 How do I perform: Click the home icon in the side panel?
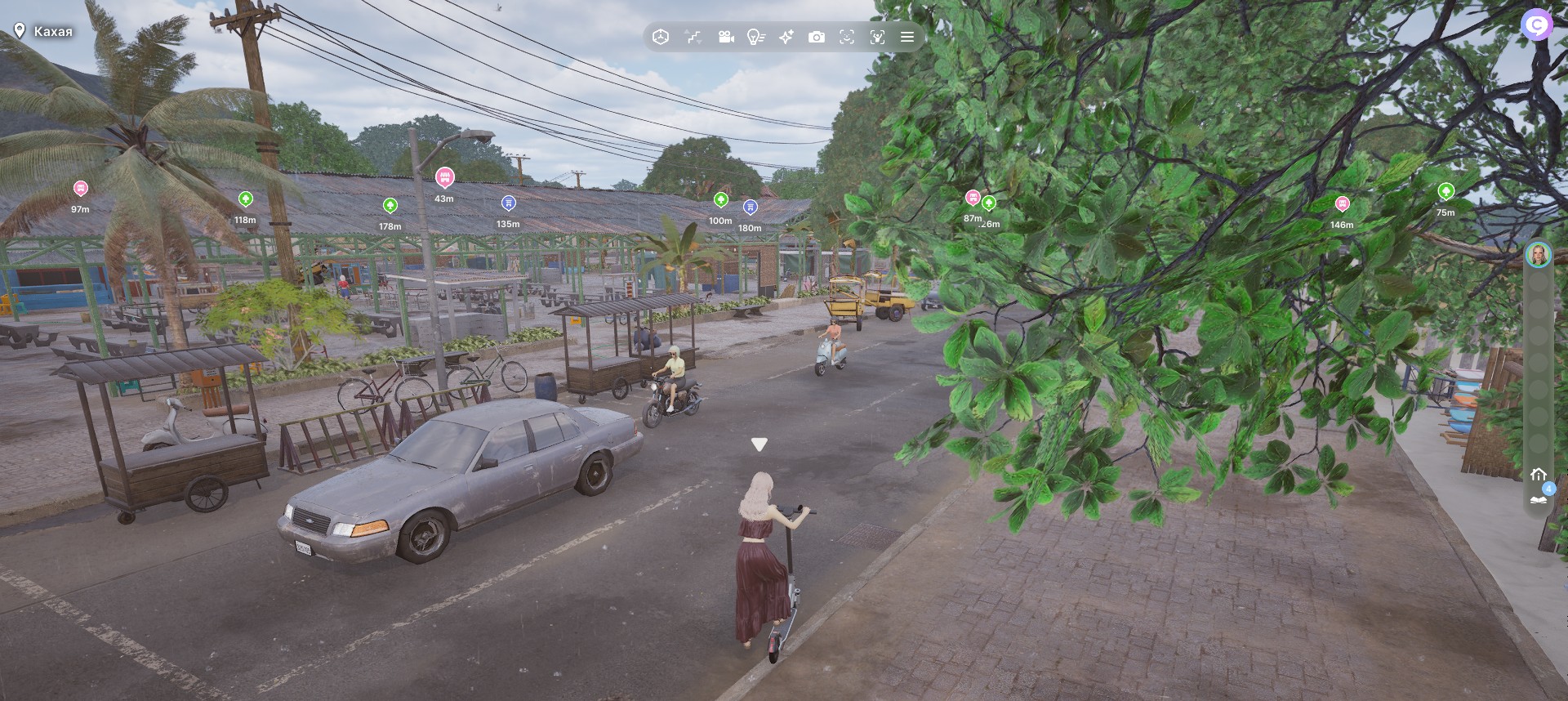pos(1539,475)
